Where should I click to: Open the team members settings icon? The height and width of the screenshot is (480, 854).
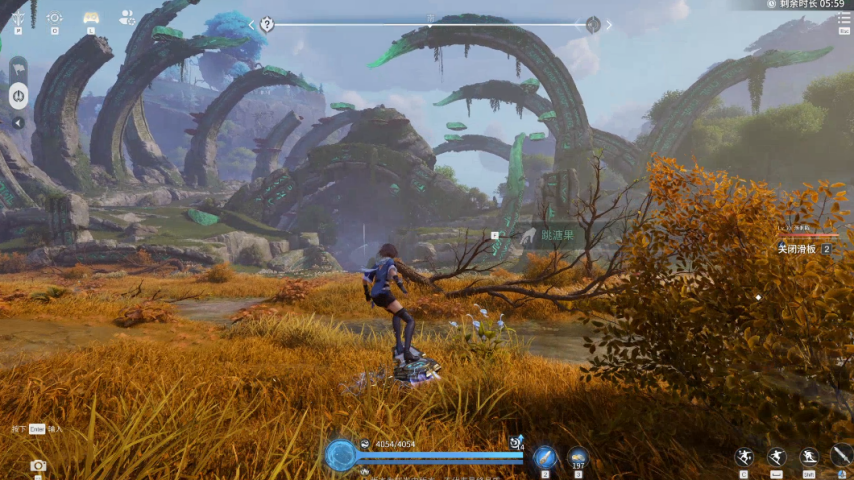pos(127,17)
